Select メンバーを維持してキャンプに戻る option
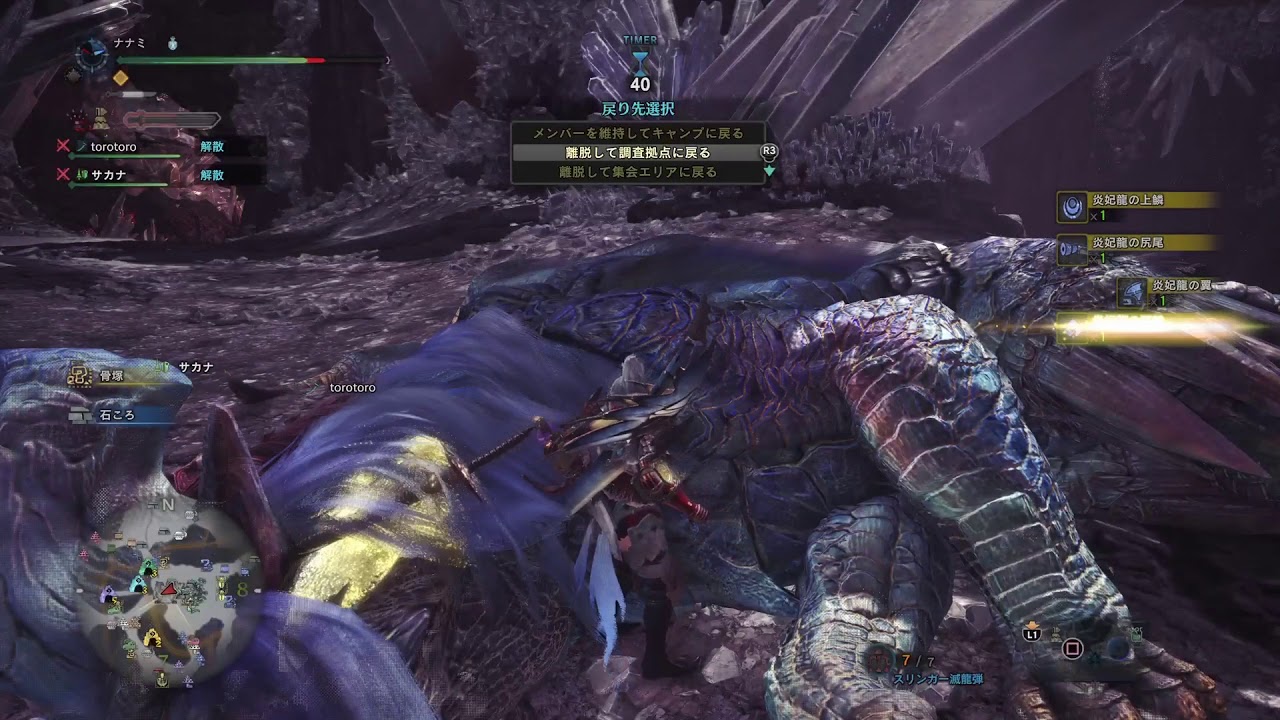Viewport: 1280px width, 720px height. [x=637, y=133]
